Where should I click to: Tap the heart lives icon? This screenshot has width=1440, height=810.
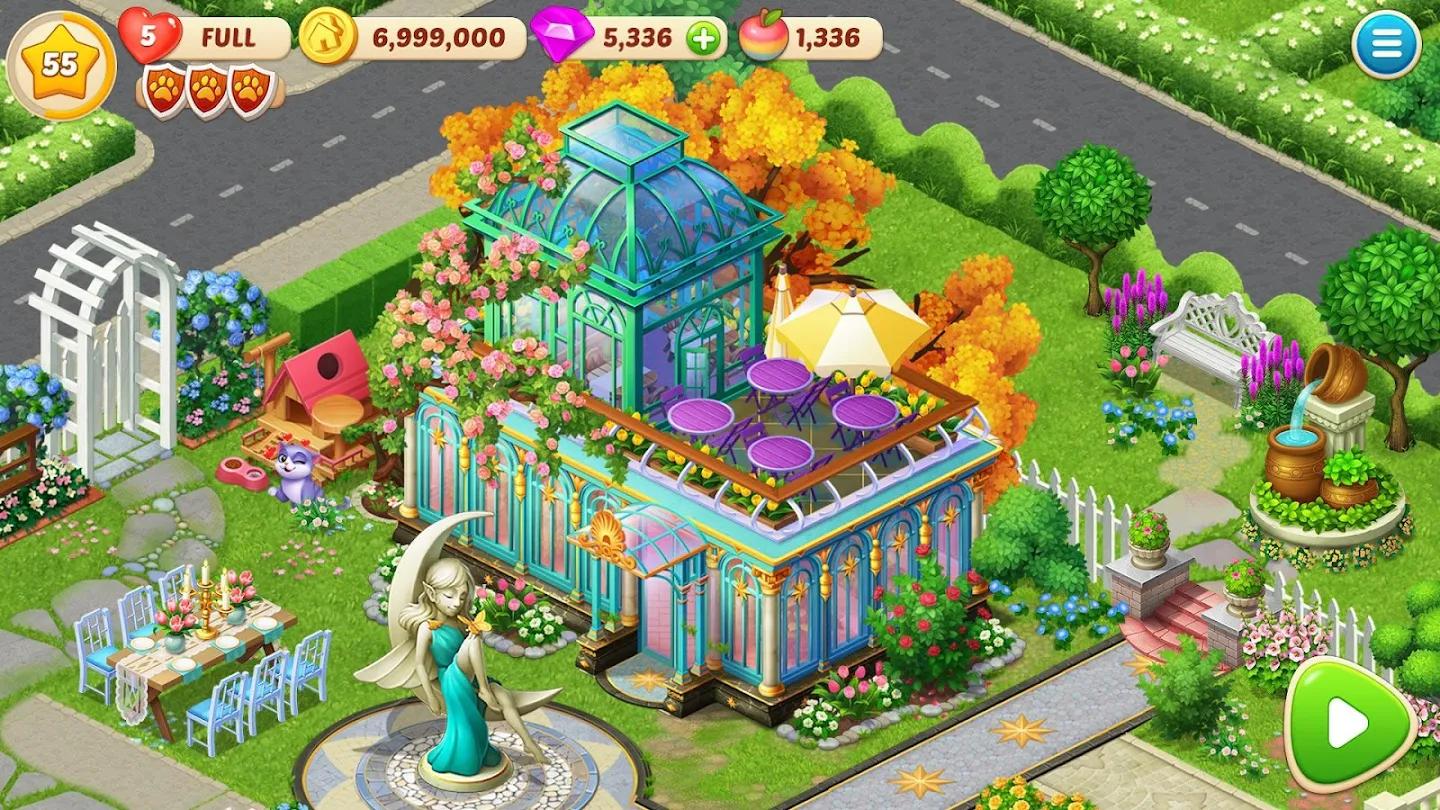(148, 37)
